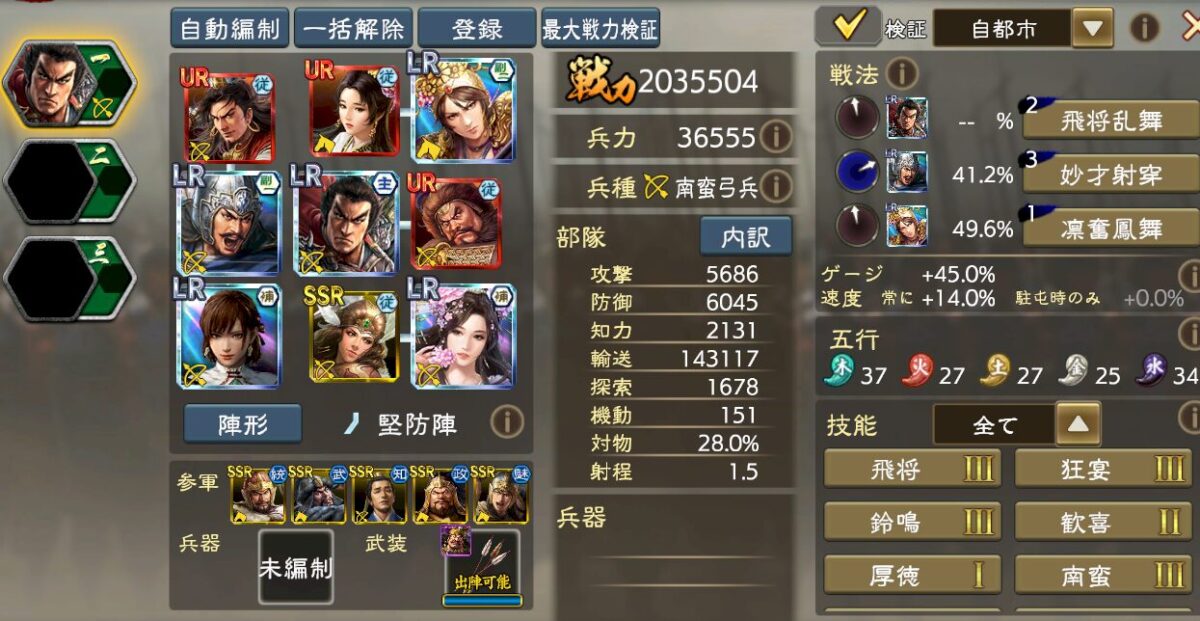Open the 飛将 skill entry

[912, 468]
